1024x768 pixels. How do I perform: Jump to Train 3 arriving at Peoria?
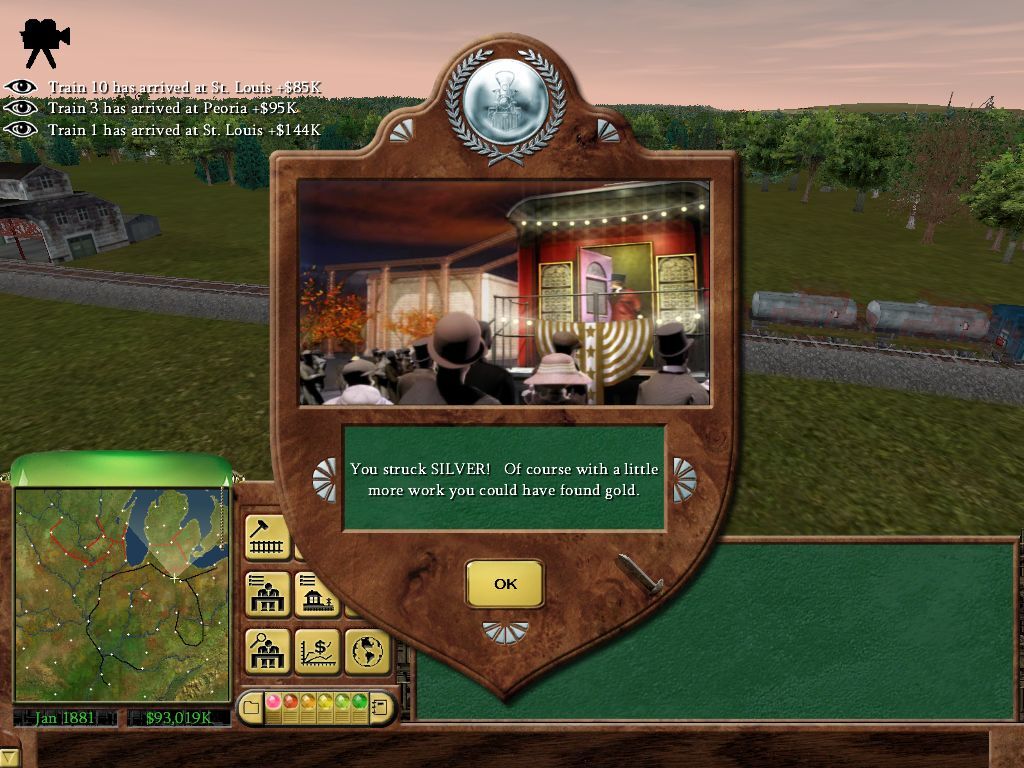20,108
